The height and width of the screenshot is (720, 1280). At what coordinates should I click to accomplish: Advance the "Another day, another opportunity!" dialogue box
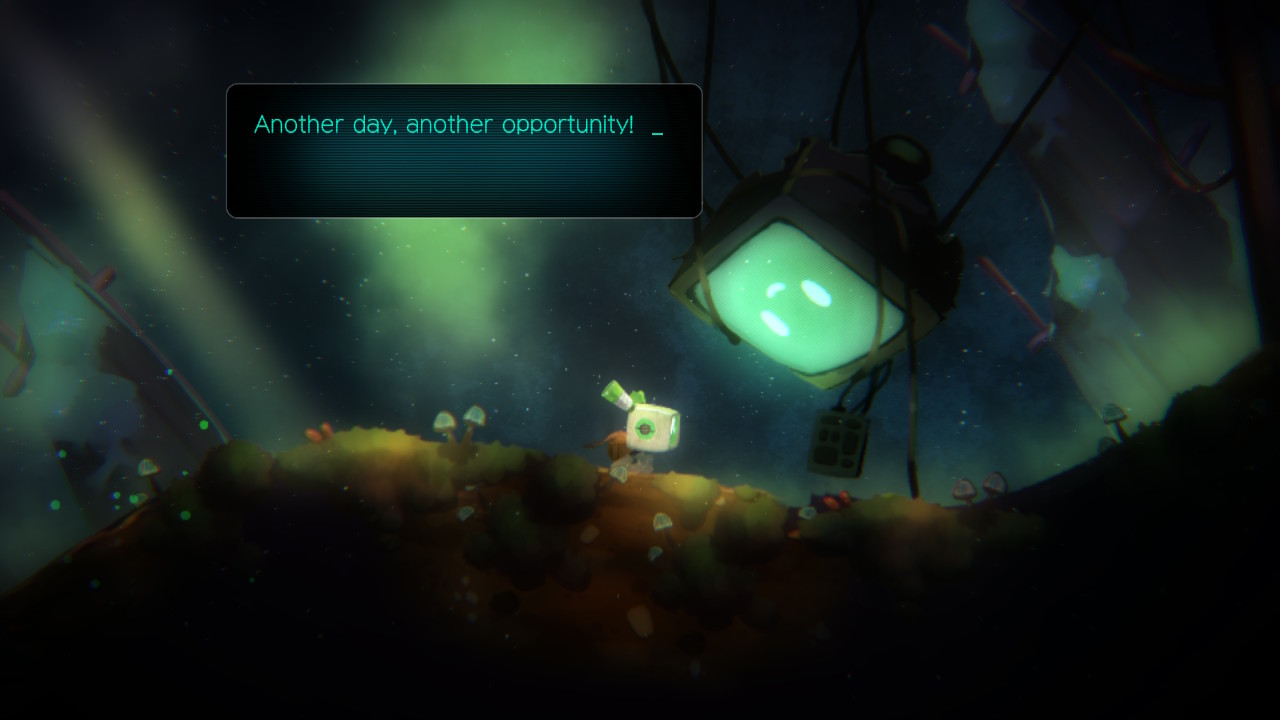click(464, 150)
